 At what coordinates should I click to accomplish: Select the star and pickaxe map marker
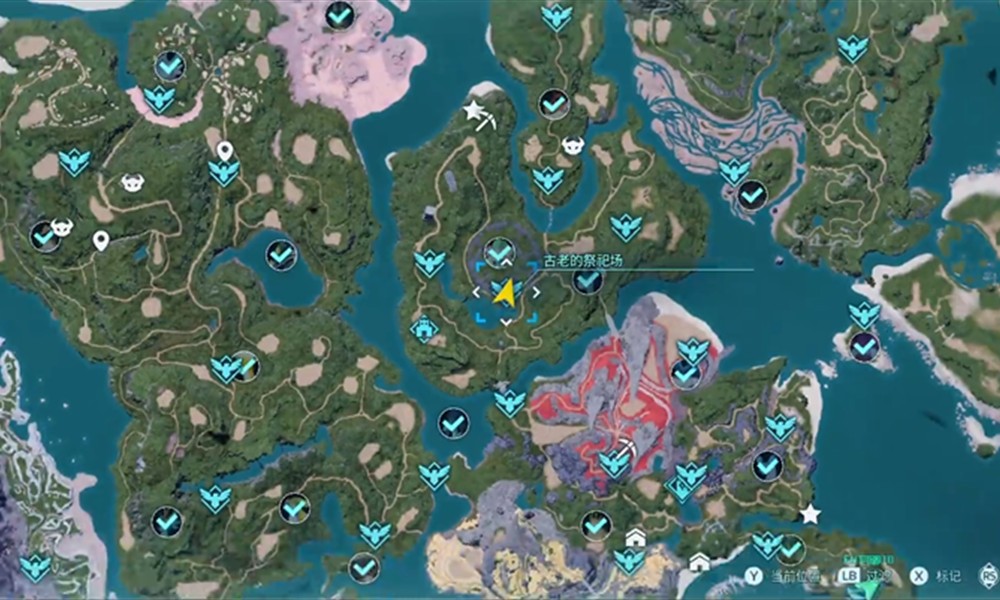tap(478, 113)
